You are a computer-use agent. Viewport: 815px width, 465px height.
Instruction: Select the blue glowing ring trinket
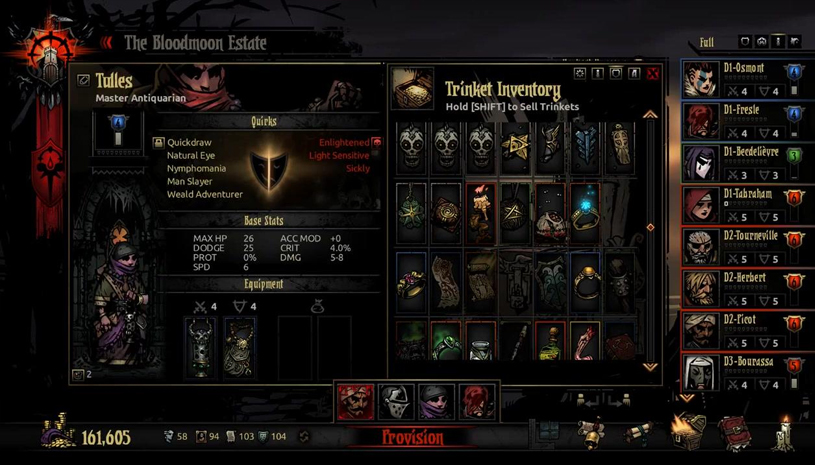point(584,213)
